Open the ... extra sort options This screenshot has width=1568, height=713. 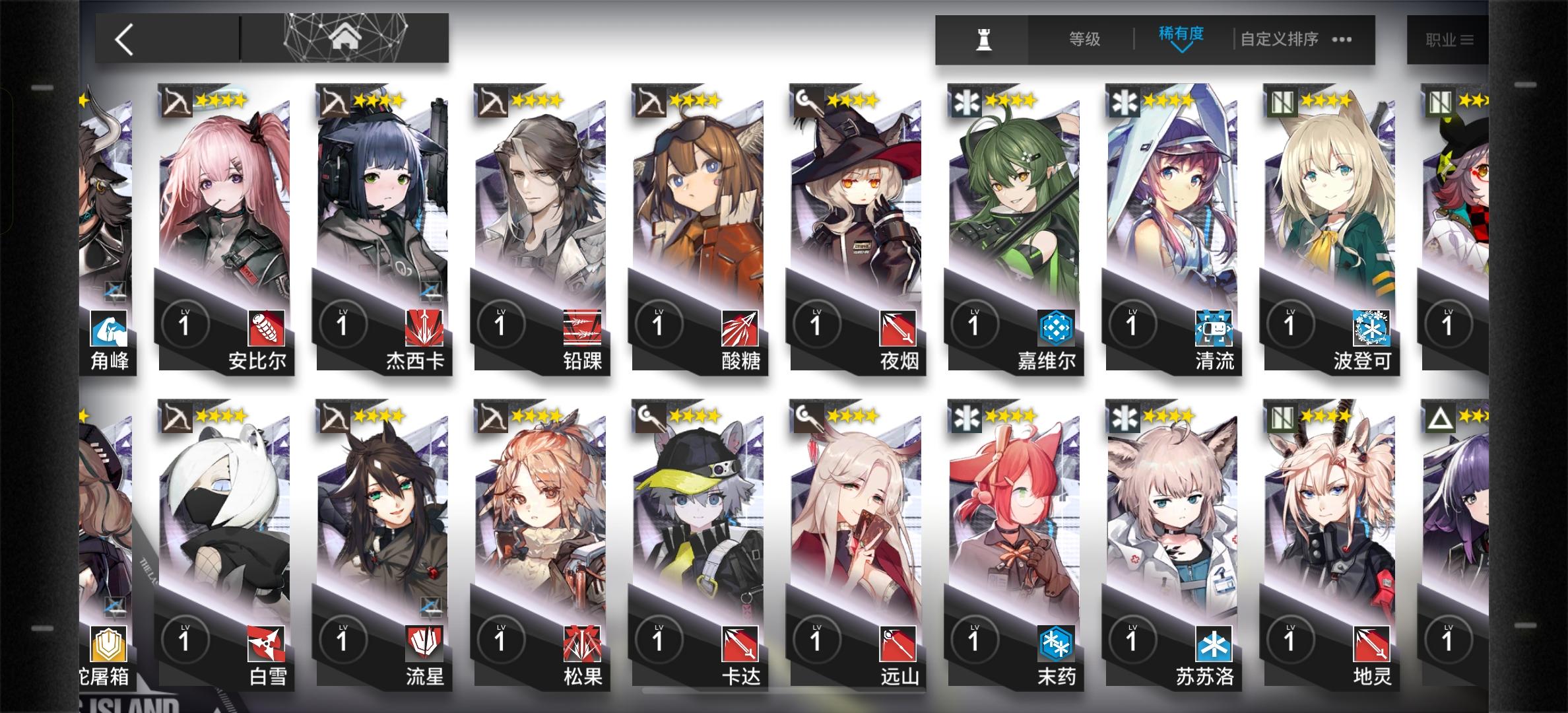[x=1342, y=38]
